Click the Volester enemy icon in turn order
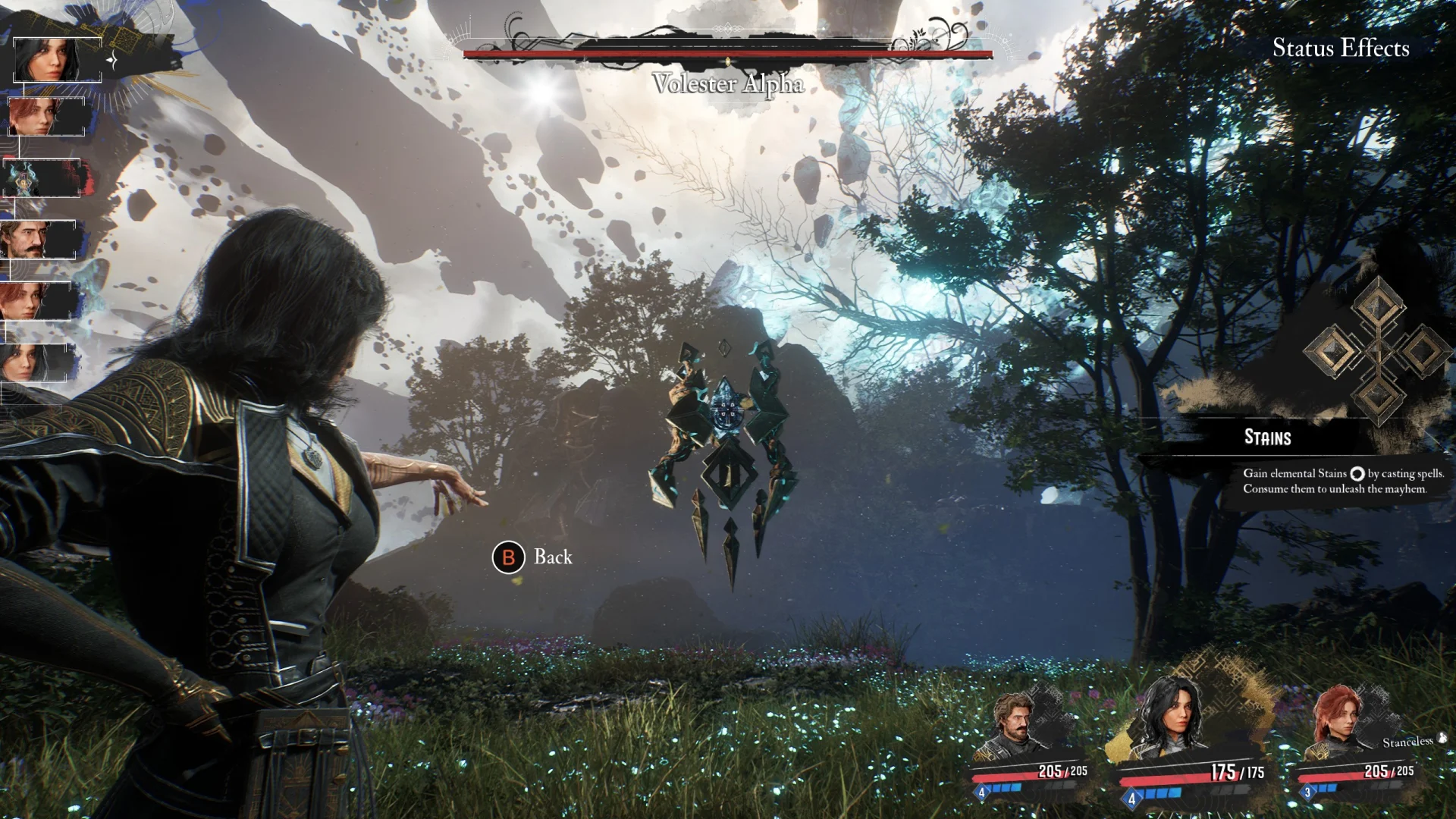 pyautogui.click(x=42, y=179)
